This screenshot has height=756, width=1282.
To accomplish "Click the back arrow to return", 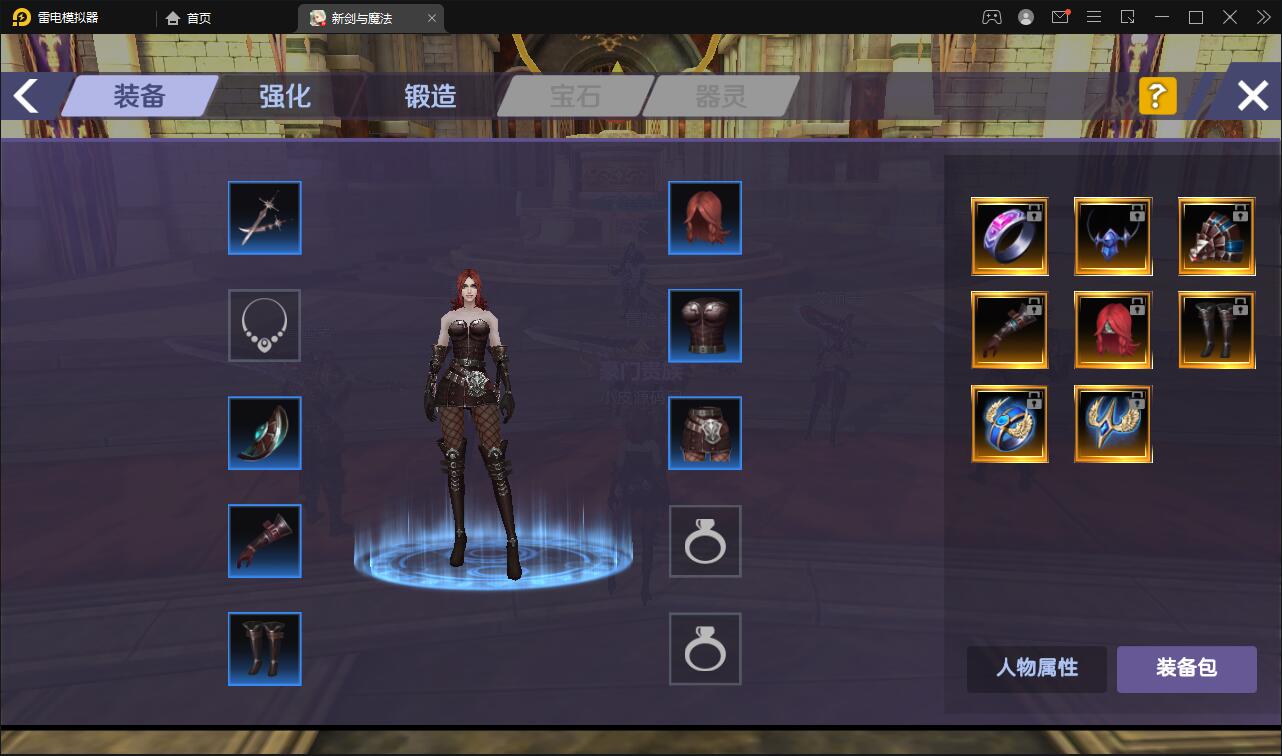I will click(x=23, y=95).
